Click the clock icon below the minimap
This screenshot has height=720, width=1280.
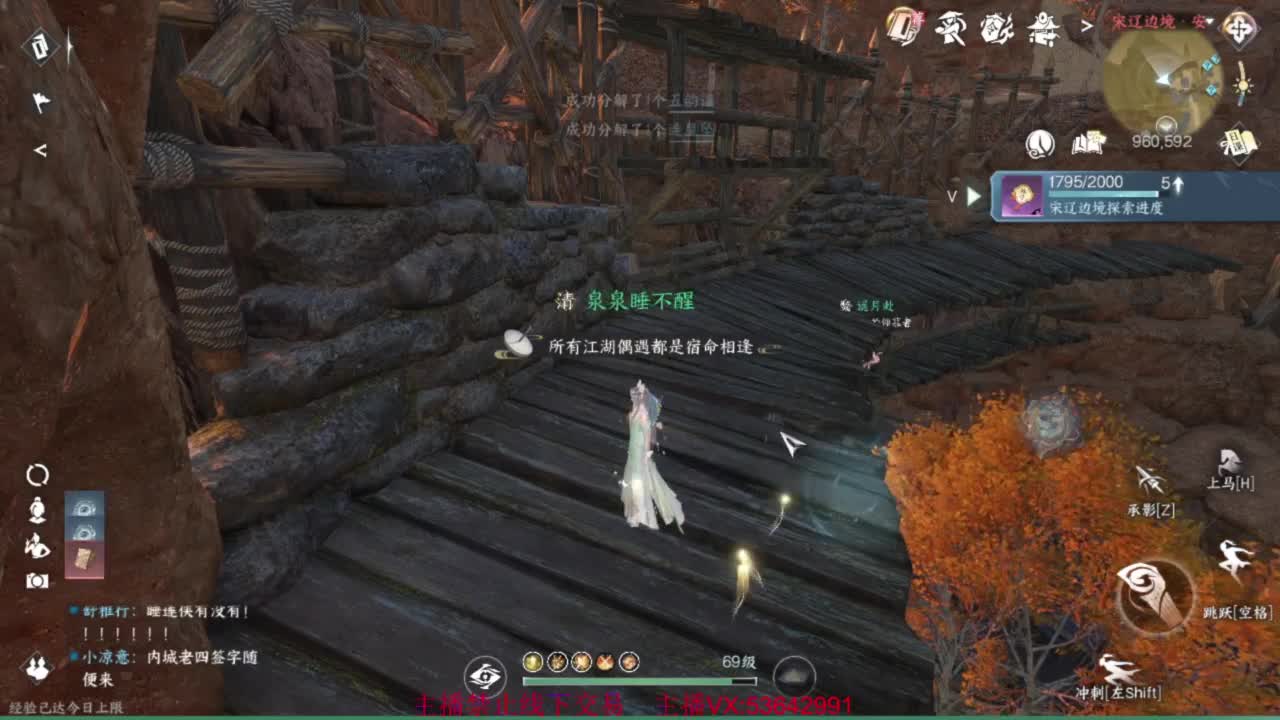pyautogui.click(x=1041, y=144)
